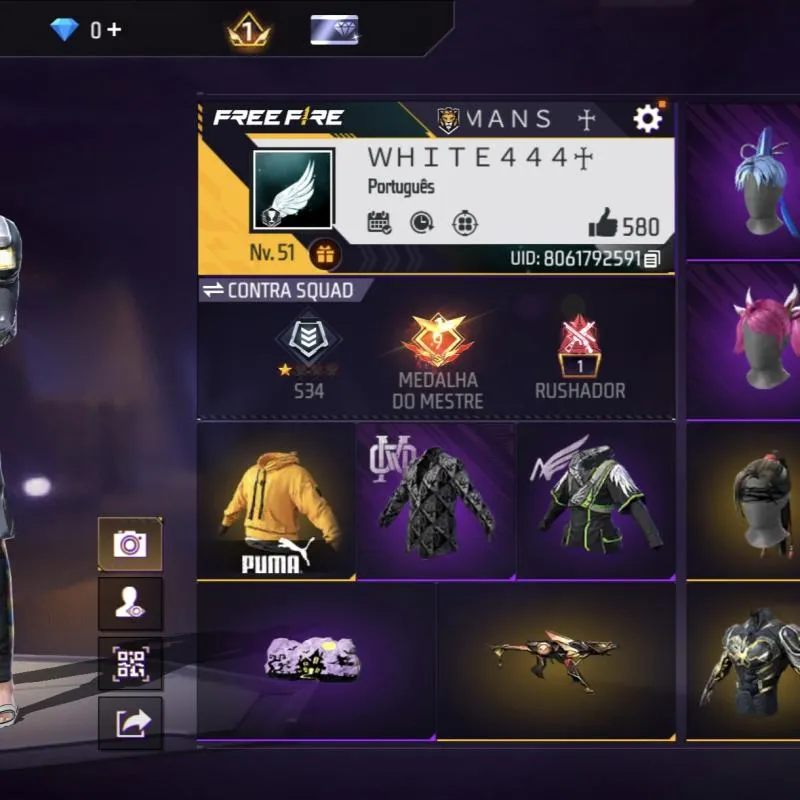Viewport: 800px width, 800px height.
Task: Add diamonds with the plus sign
Action: tap(114, 30)
